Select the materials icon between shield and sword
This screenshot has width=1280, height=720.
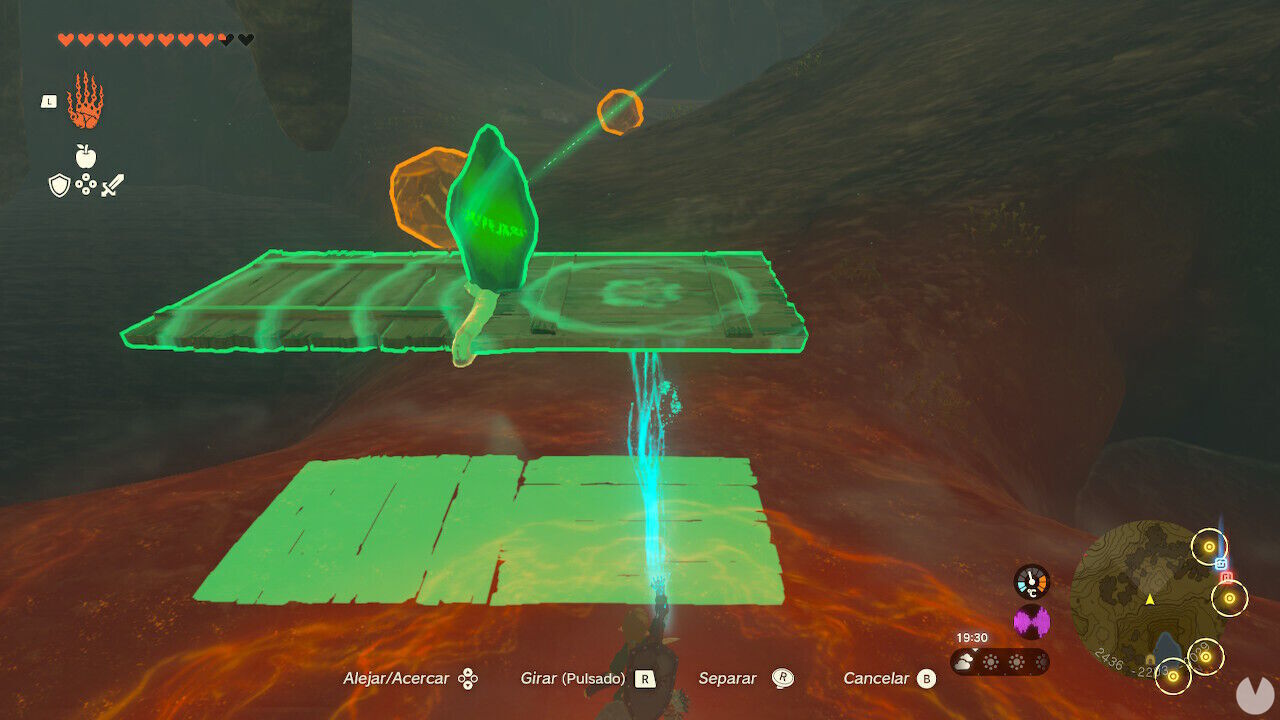[x=85, y=183]
